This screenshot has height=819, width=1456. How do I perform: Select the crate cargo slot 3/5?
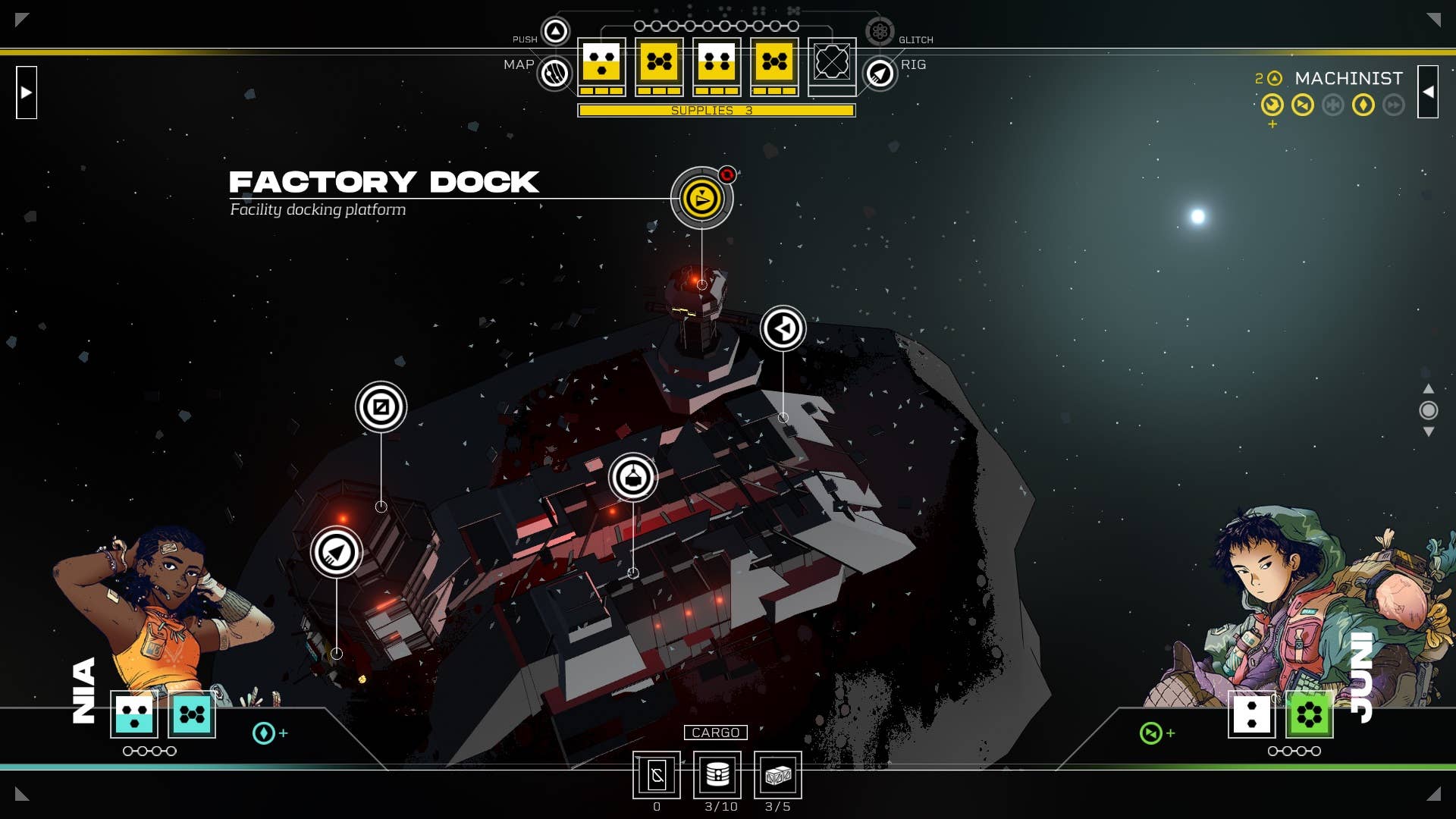tap(777, 775)
